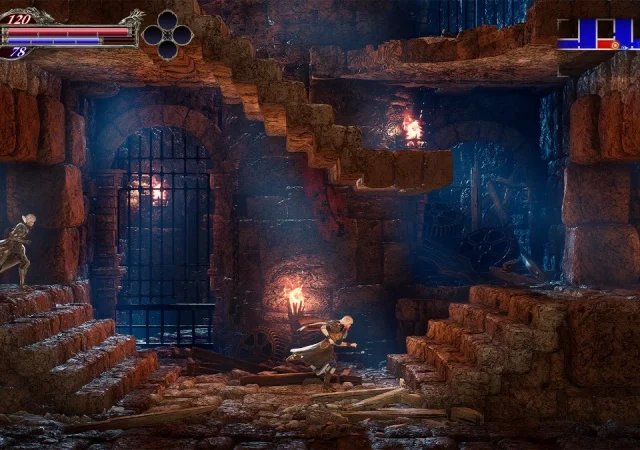
Task: Click the four-orb spell slot cluster
Action: point(167,35)
